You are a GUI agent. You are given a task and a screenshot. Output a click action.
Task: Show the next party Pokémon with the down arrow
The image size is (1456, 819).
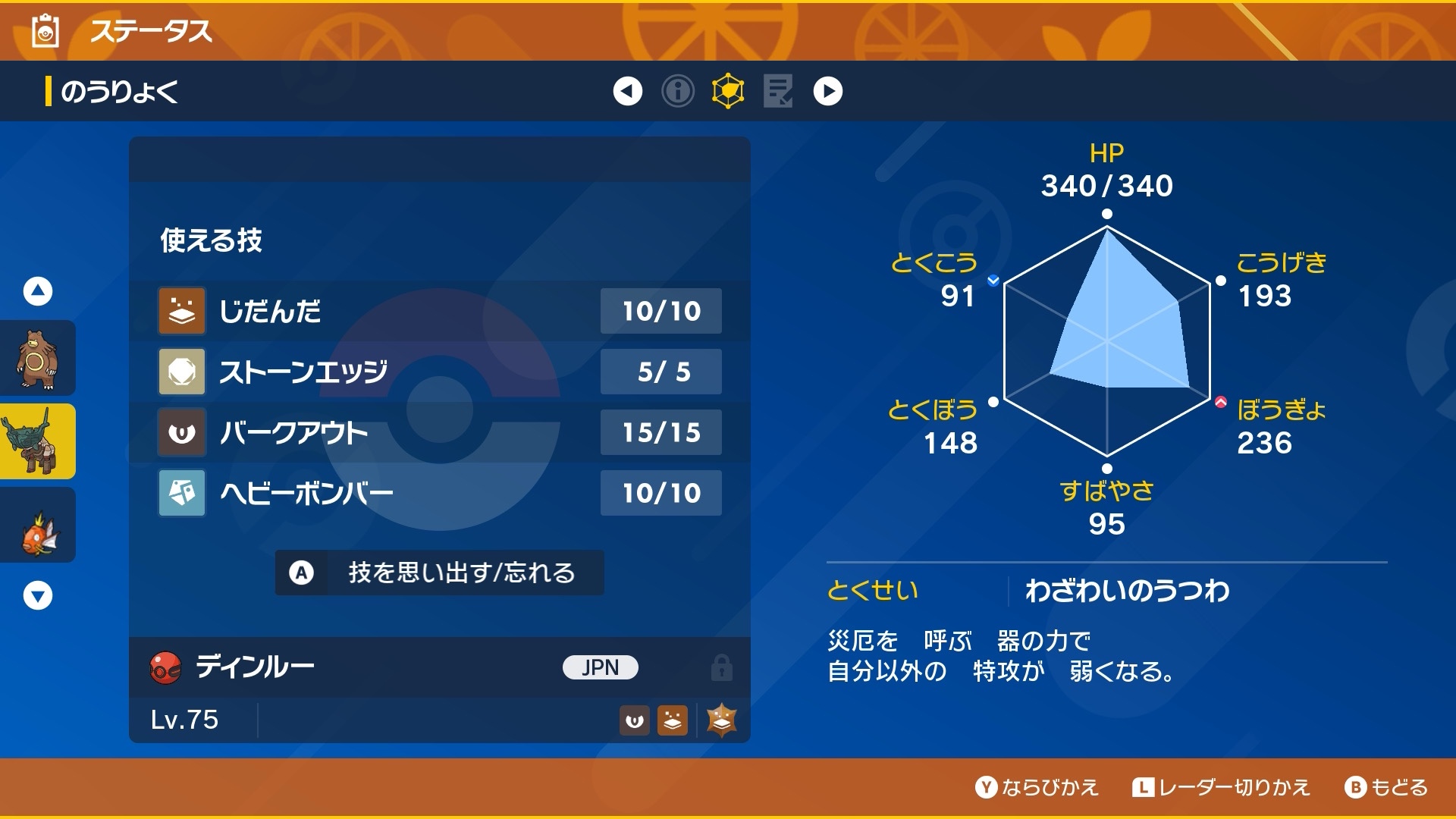coord(38,595)
